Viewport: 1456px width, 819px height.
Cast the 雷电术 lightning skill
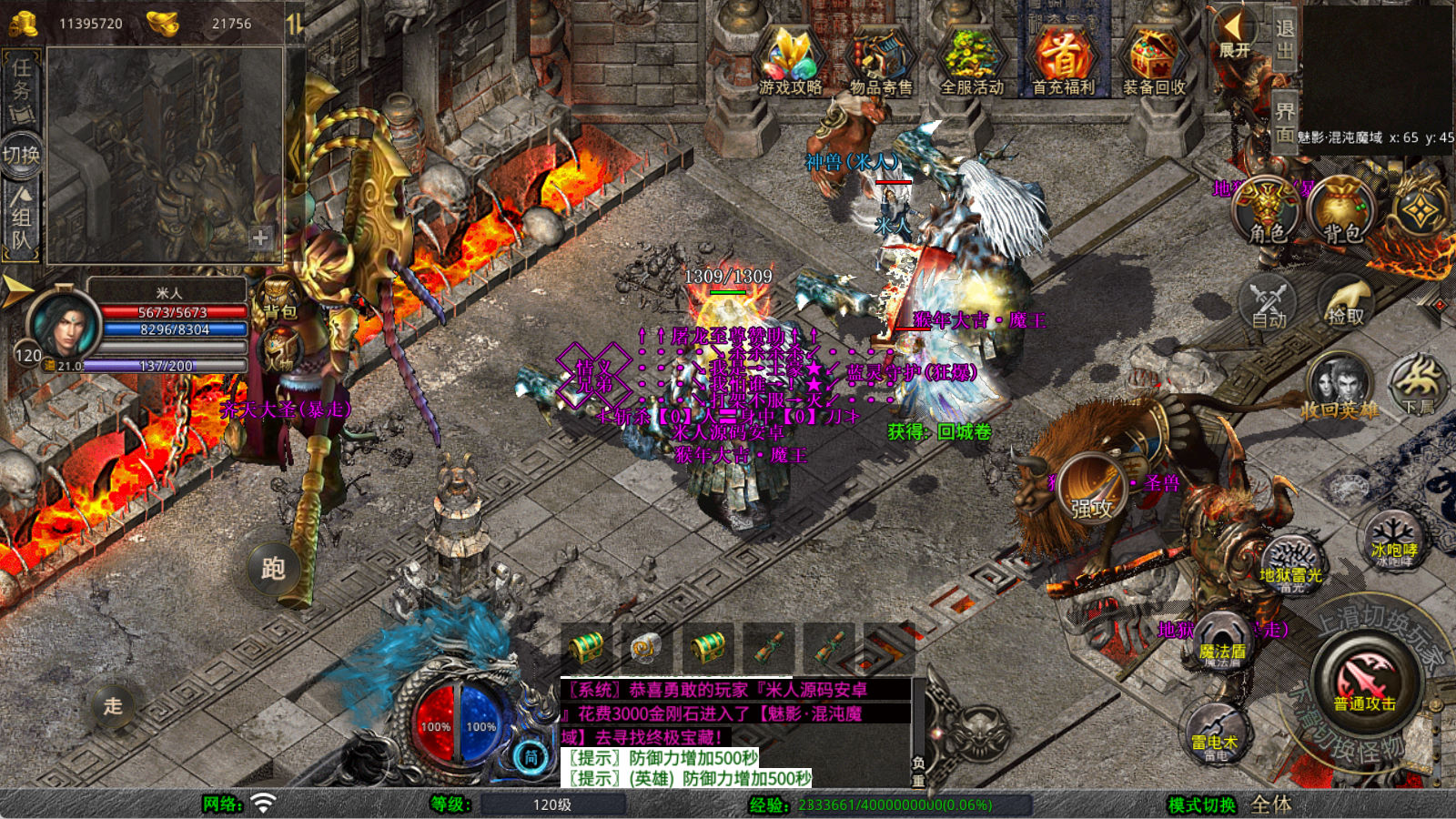tap(1215, 733)
